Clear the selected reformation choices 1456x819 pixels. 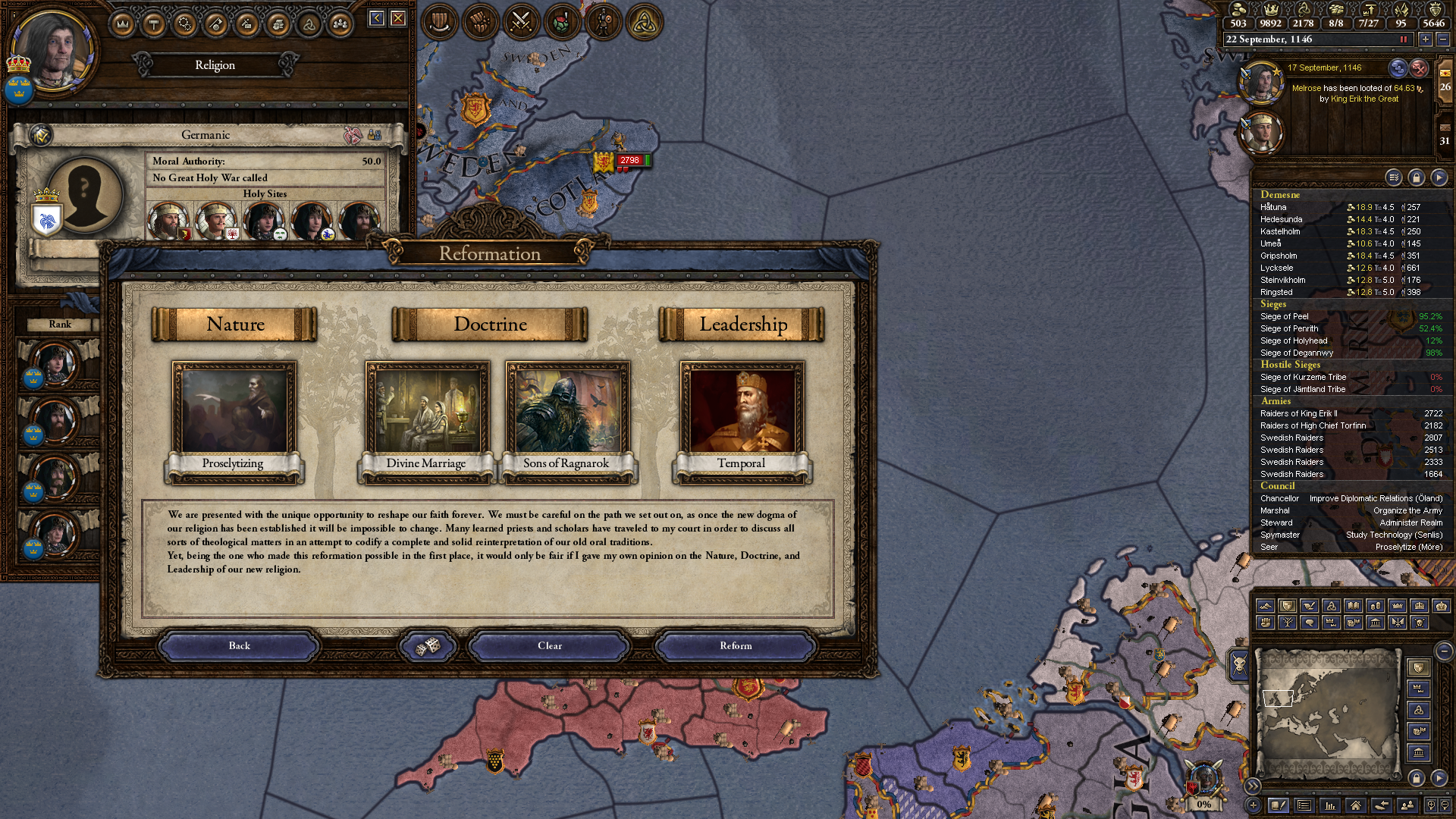(x=550, y=646)
